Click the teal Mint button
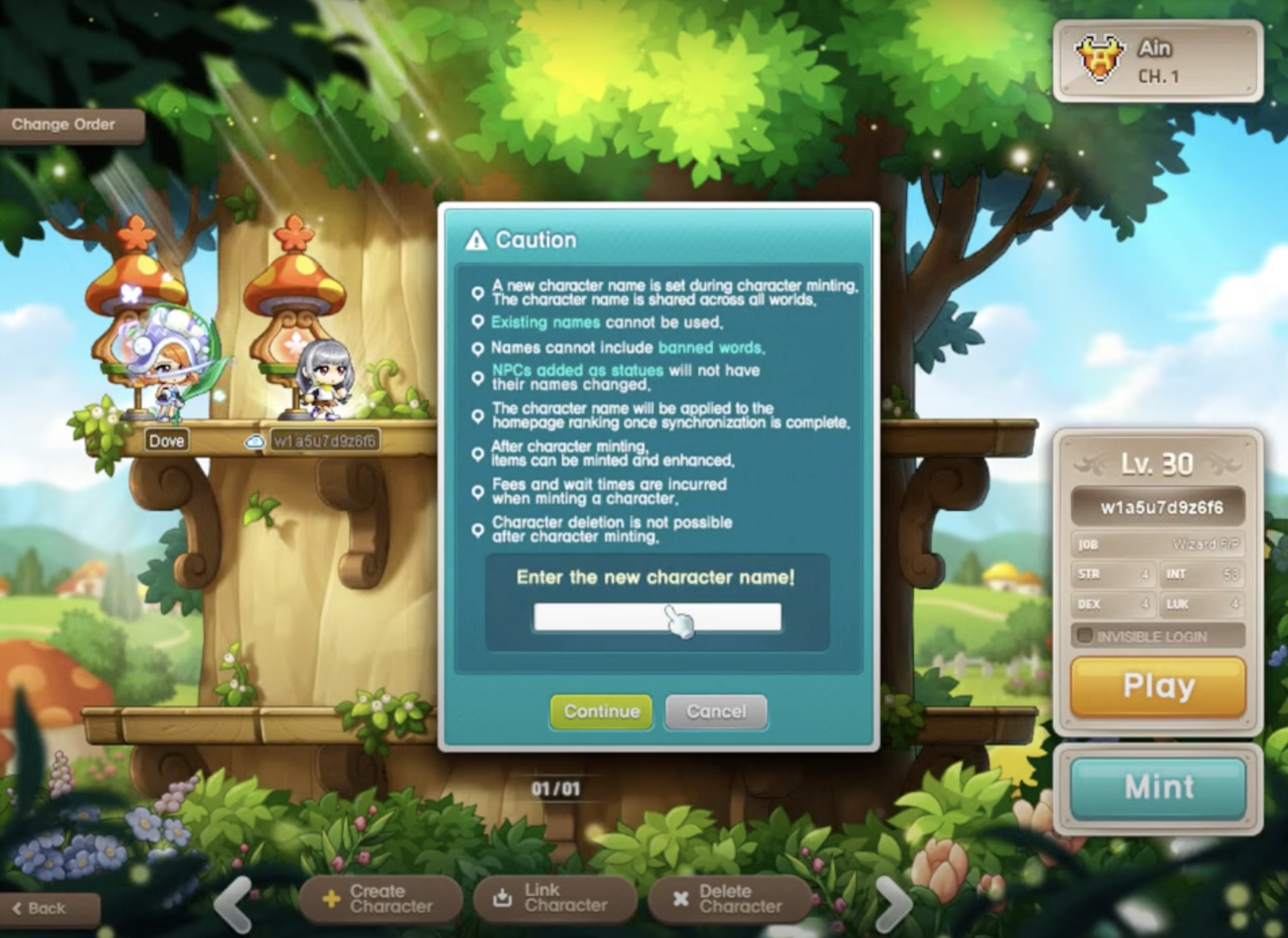 pyautogui.click(x=1158, y=787)
